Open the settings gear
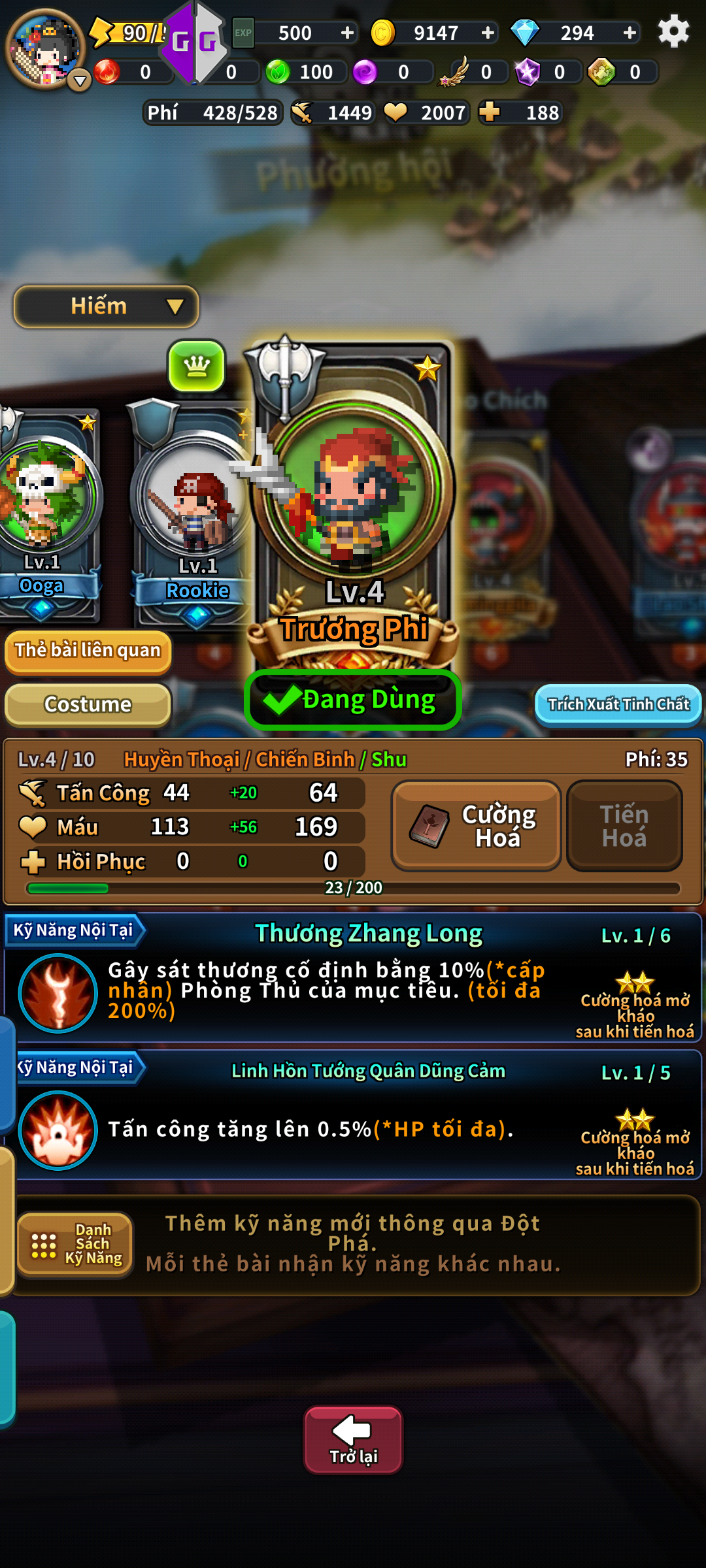The image size is (706, 1568). point(673,31)
